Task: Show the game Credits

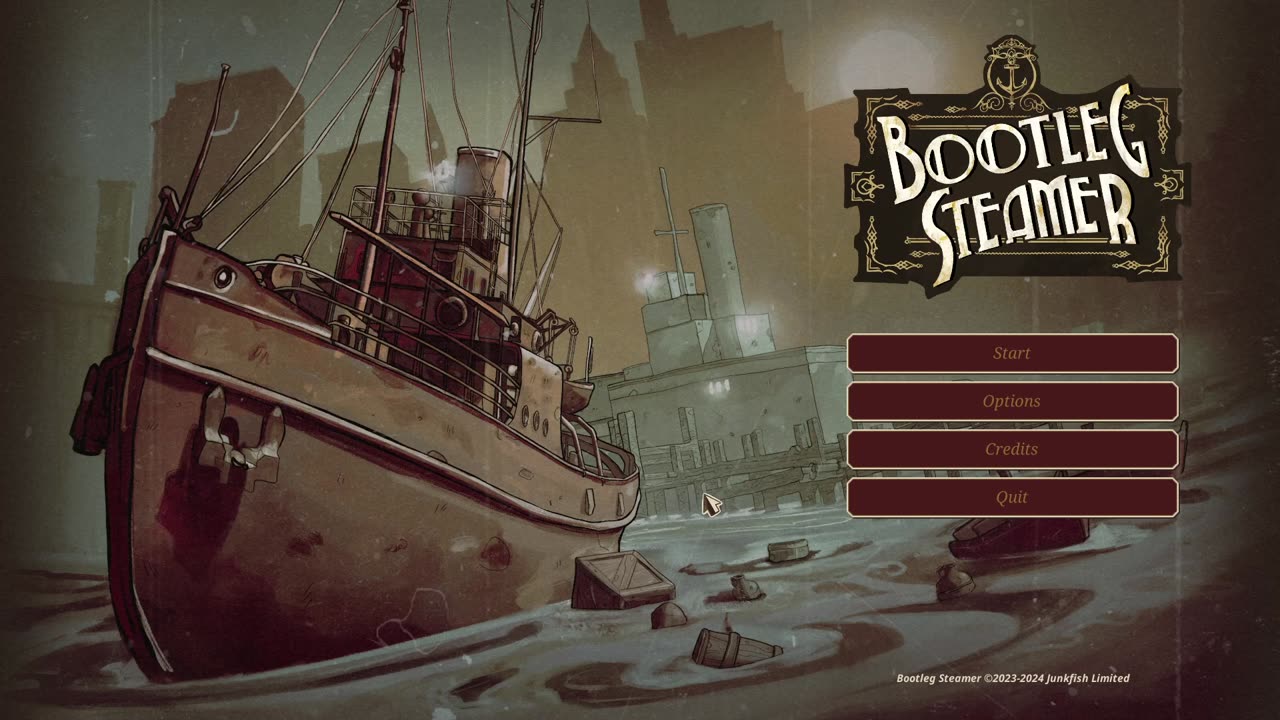Action: pyautogui.click(x=1012, y=449)
